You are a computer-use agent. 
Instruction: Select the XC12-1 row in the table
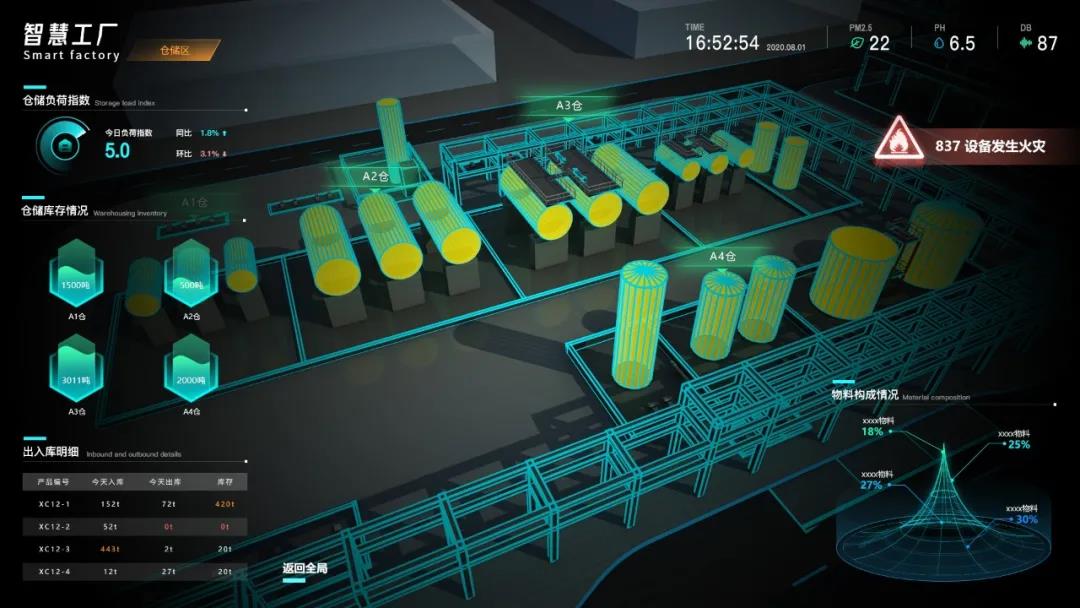tap(134, 504)
